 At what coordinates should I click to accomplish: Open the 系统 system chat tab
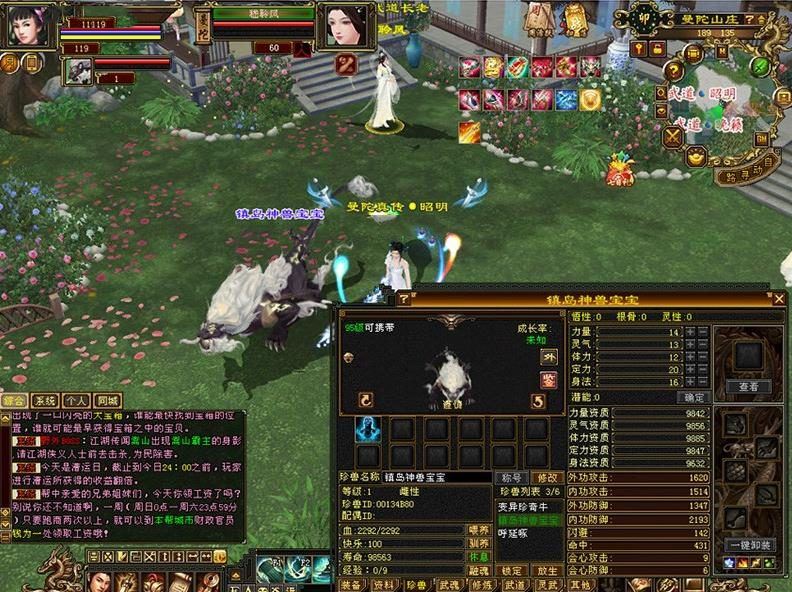[x=46, y=400]
